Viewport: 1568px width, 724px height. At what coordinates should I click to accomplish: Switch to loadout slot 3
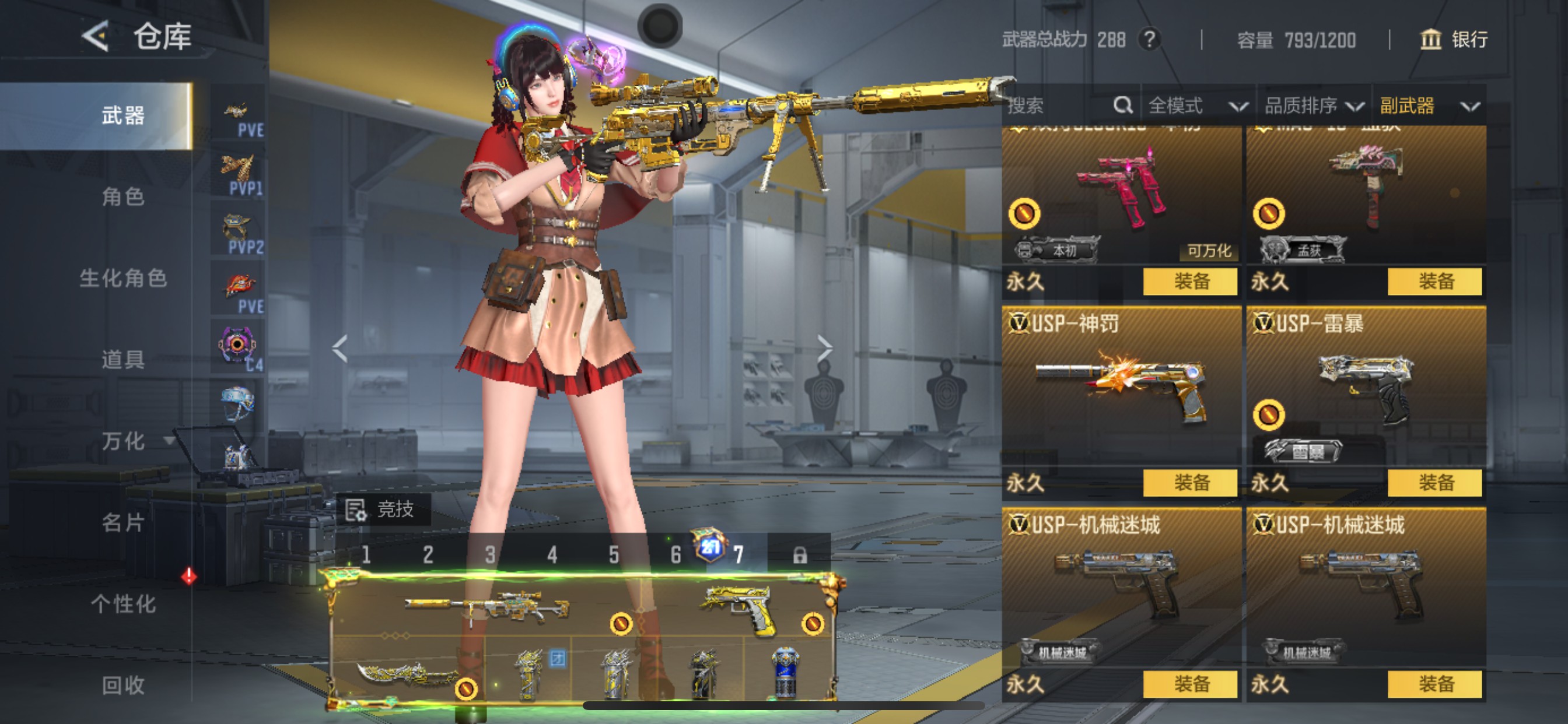pyautogui.click(x=490, y=555)
